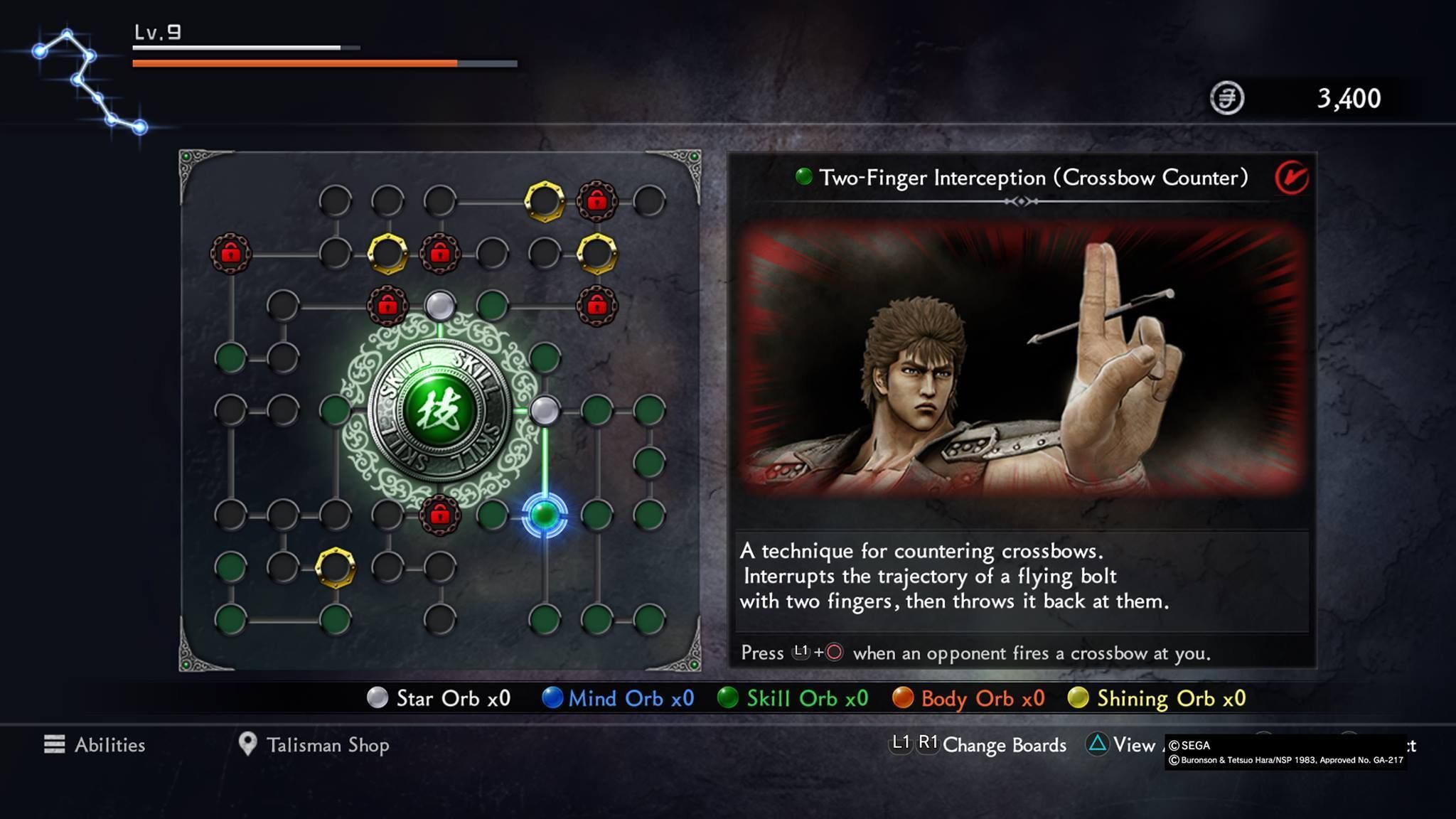This screenshot has width=1456, height=819.
Task: Select the central green Skill emblem
Action: coord(439,411)
